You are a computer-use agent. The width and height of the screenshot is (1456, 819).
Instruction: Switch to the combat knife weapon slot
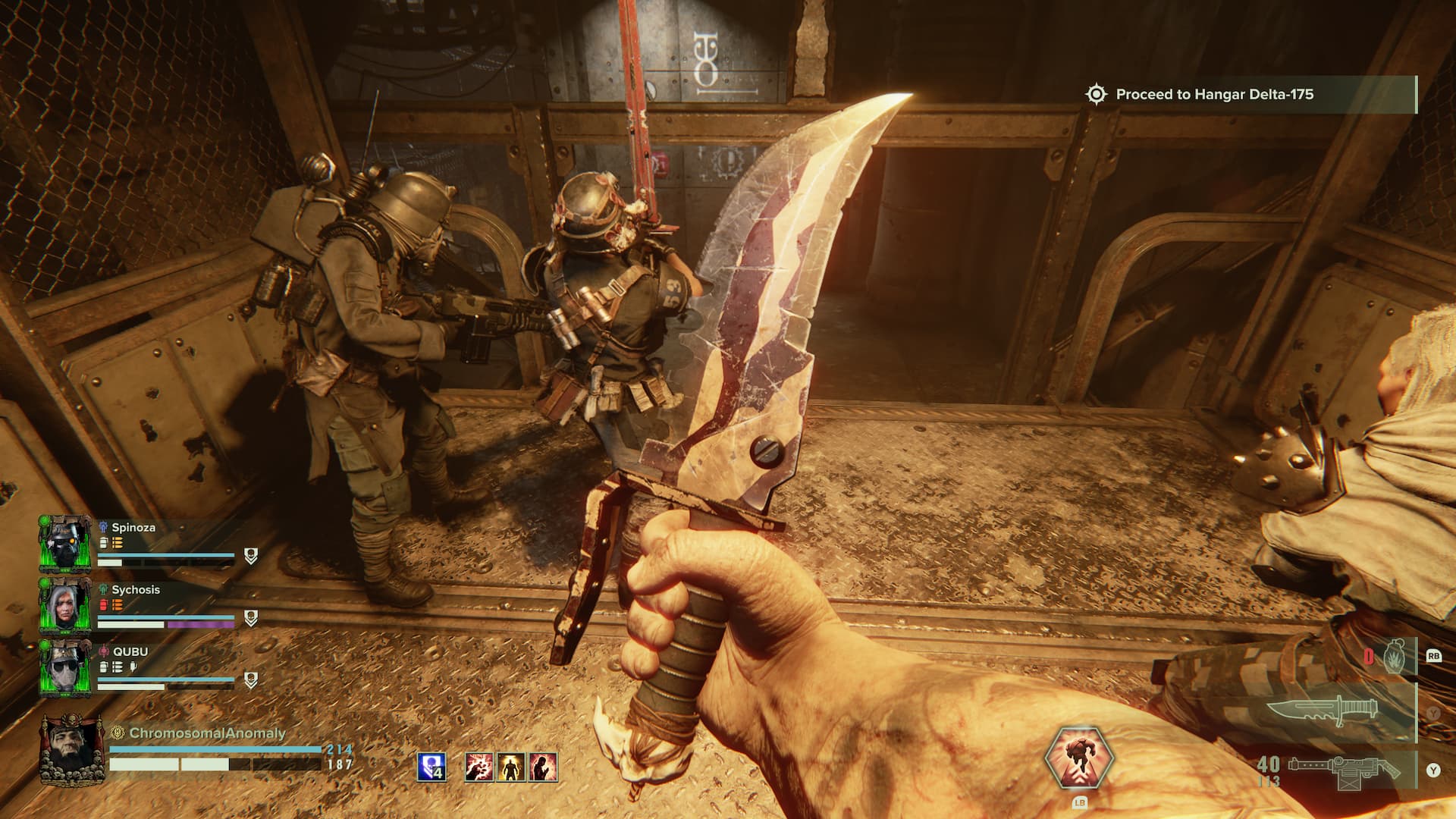(x=1335, y=712)
